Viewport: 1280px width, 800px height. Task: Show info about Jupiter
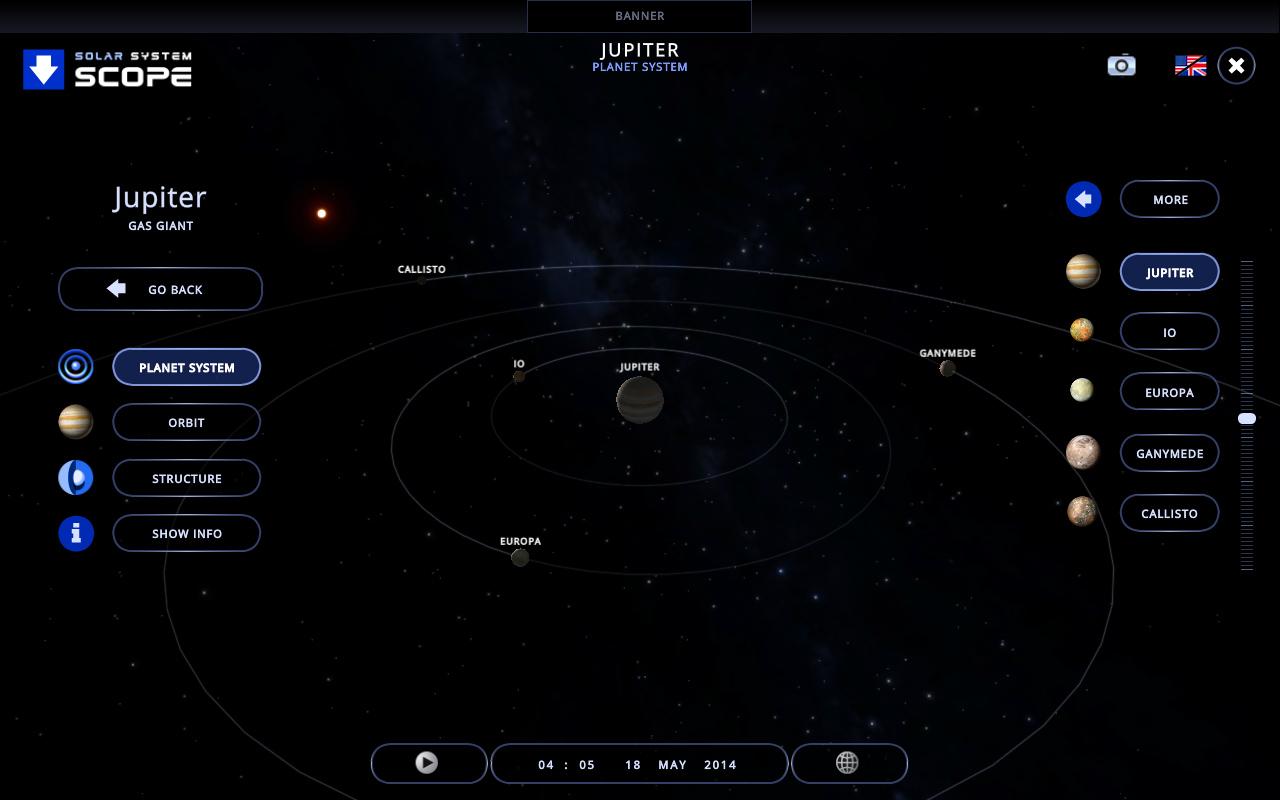[x=186, y=533]
